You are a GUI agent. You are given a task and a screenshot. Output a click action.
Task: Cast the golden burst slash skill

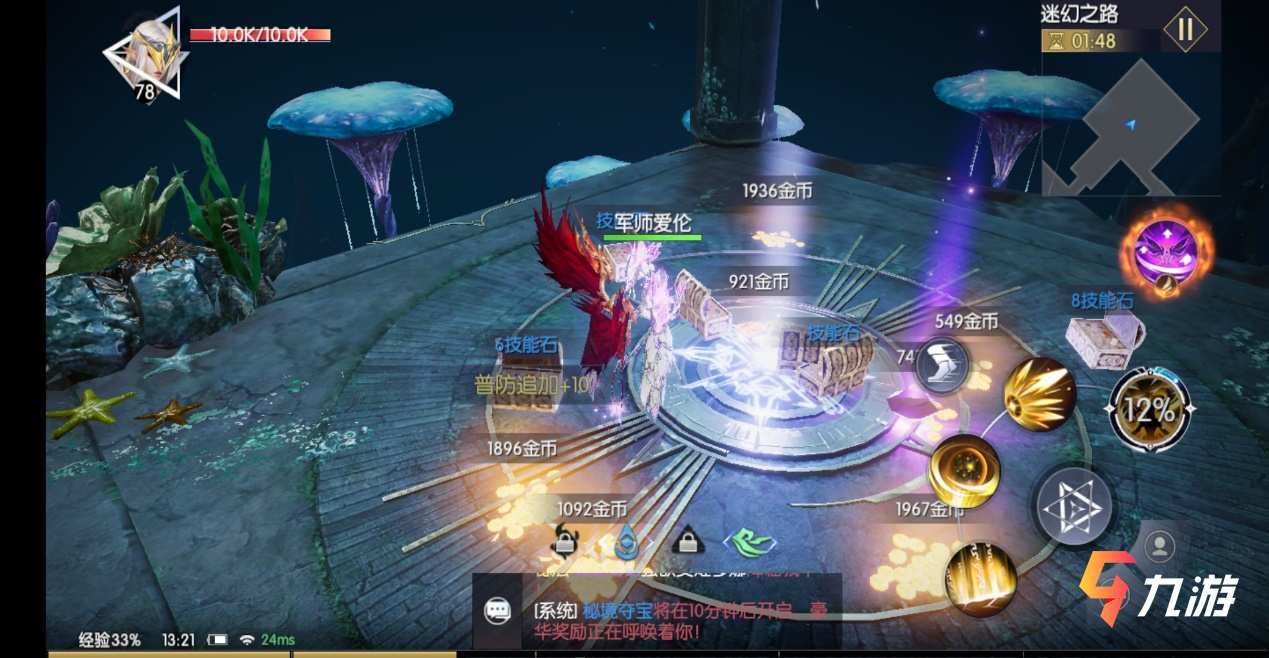(1039, 393)
